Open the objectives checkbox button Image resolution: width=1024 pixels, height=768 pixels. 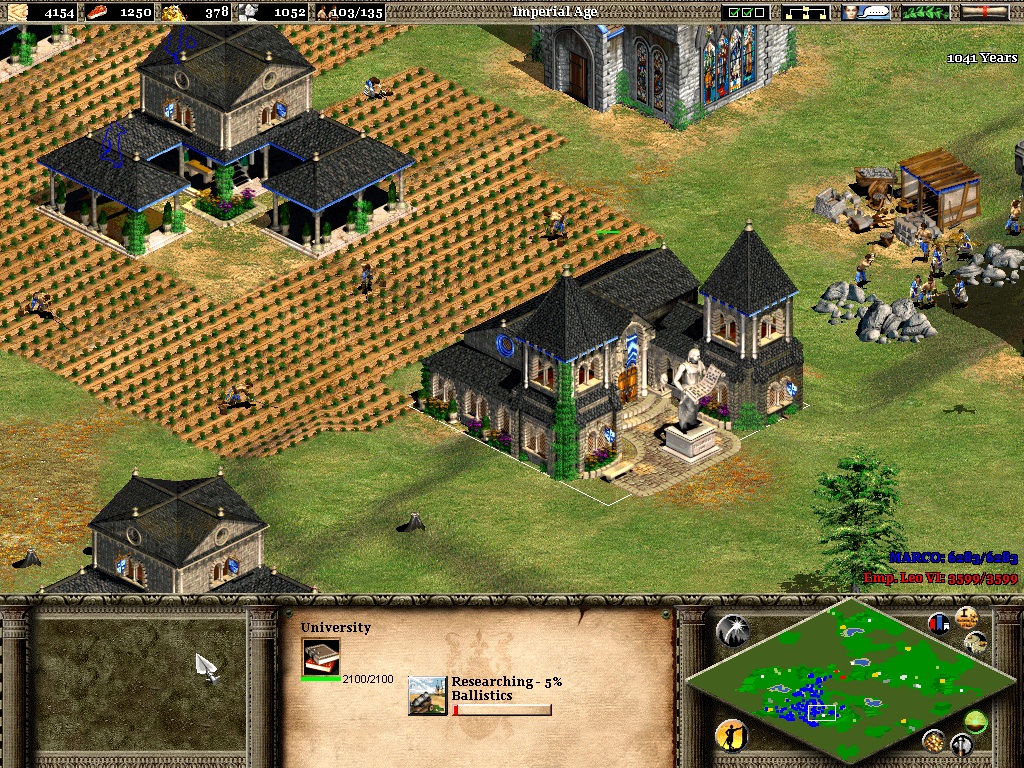(x=747, y=12)
